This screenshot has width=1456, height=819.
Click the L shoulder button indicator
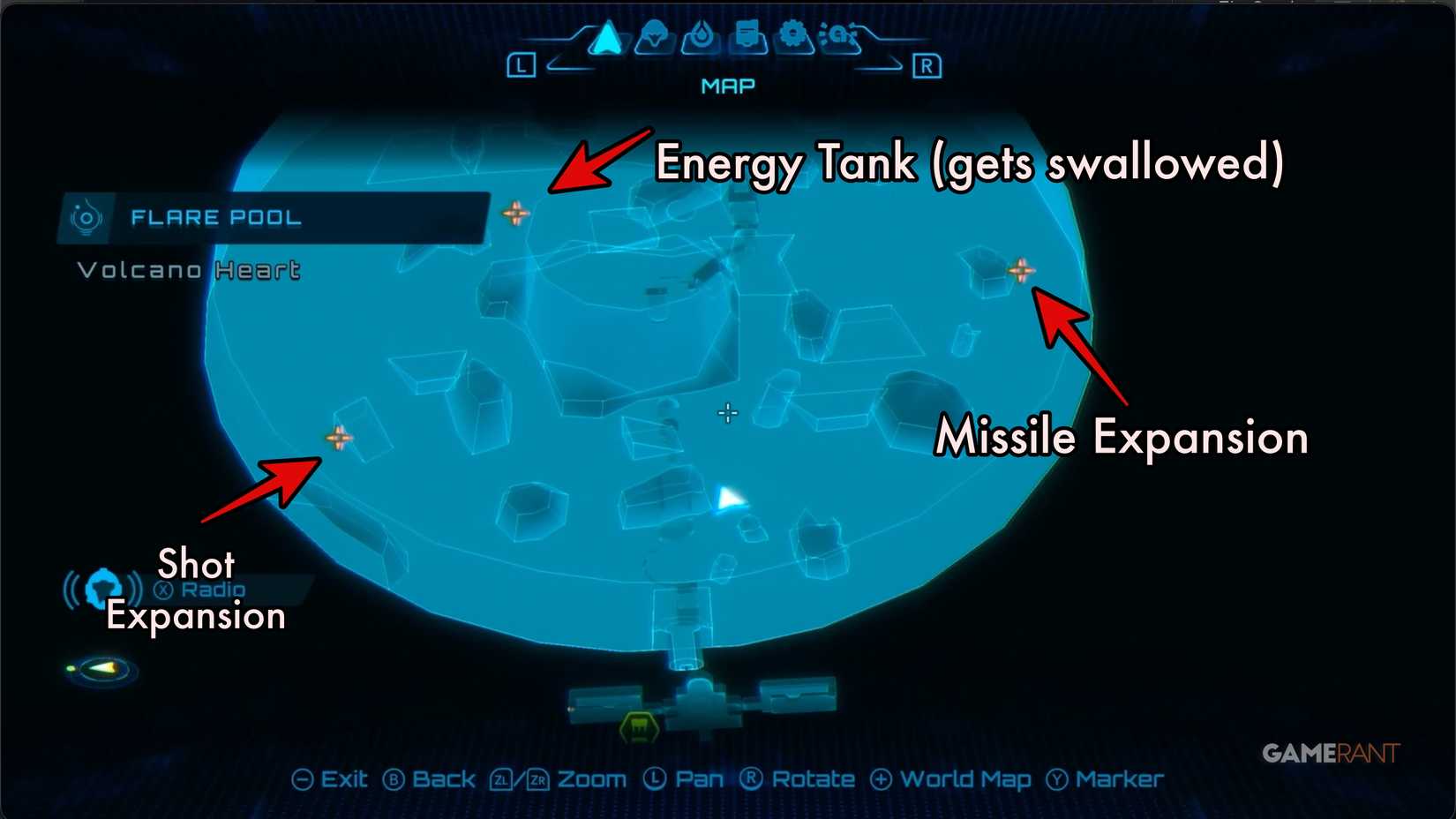521,64
